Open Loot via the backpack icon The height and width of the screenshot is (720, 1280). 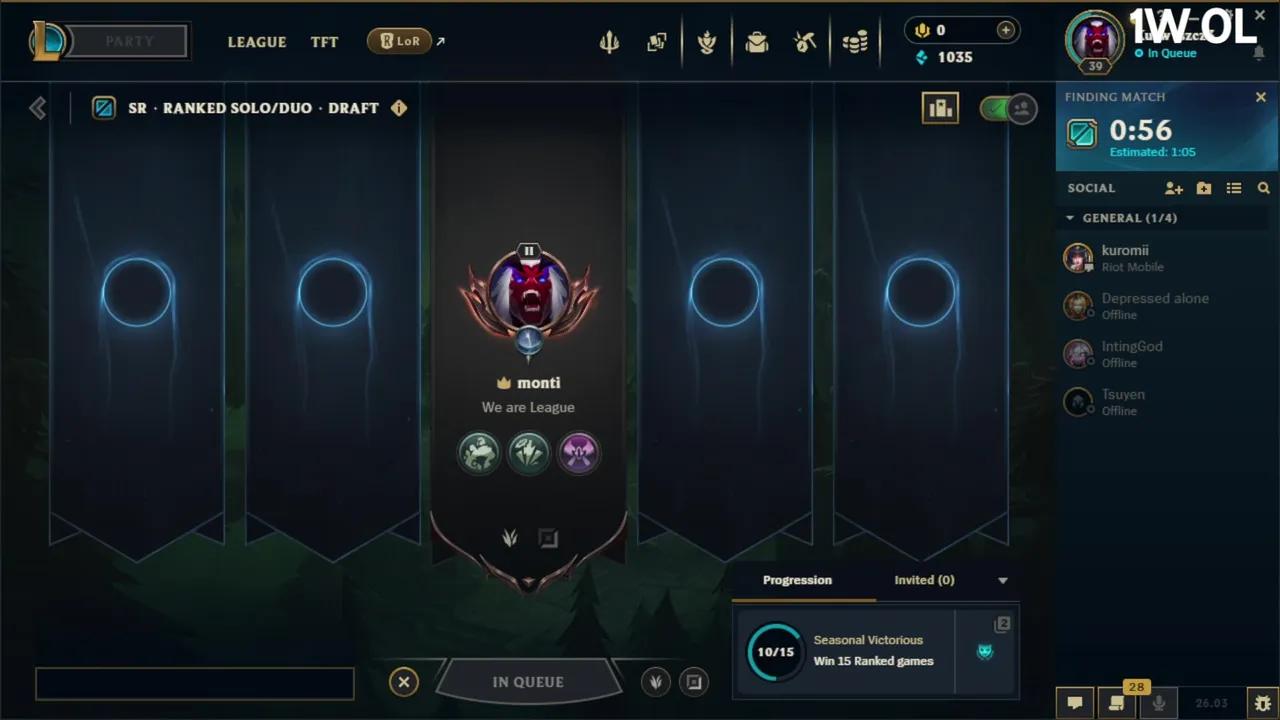click(x=757, y=42)
